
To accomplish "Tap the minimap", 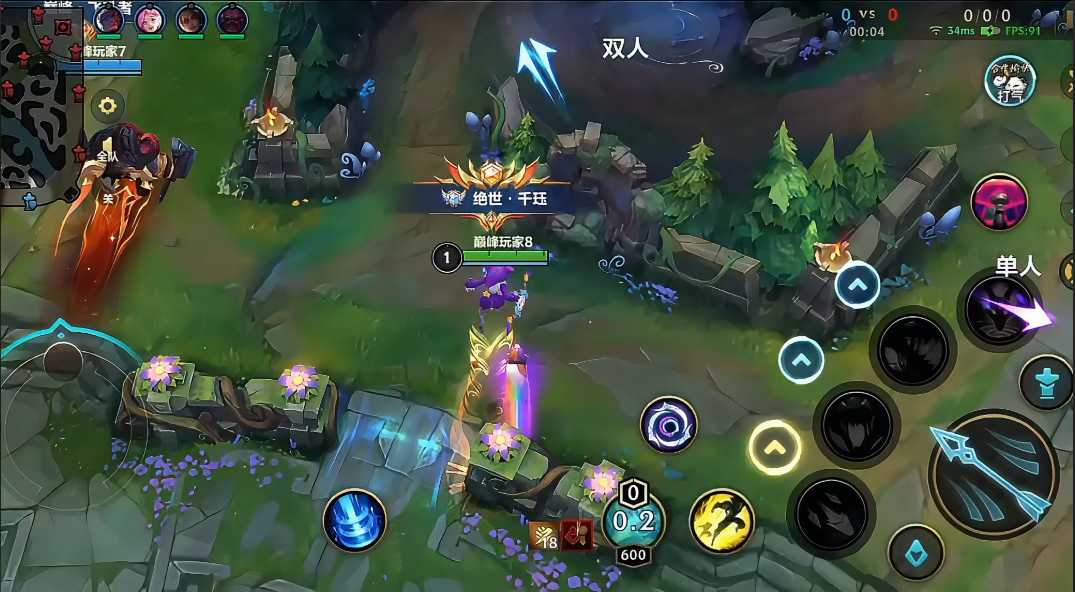I will [40, 100].
